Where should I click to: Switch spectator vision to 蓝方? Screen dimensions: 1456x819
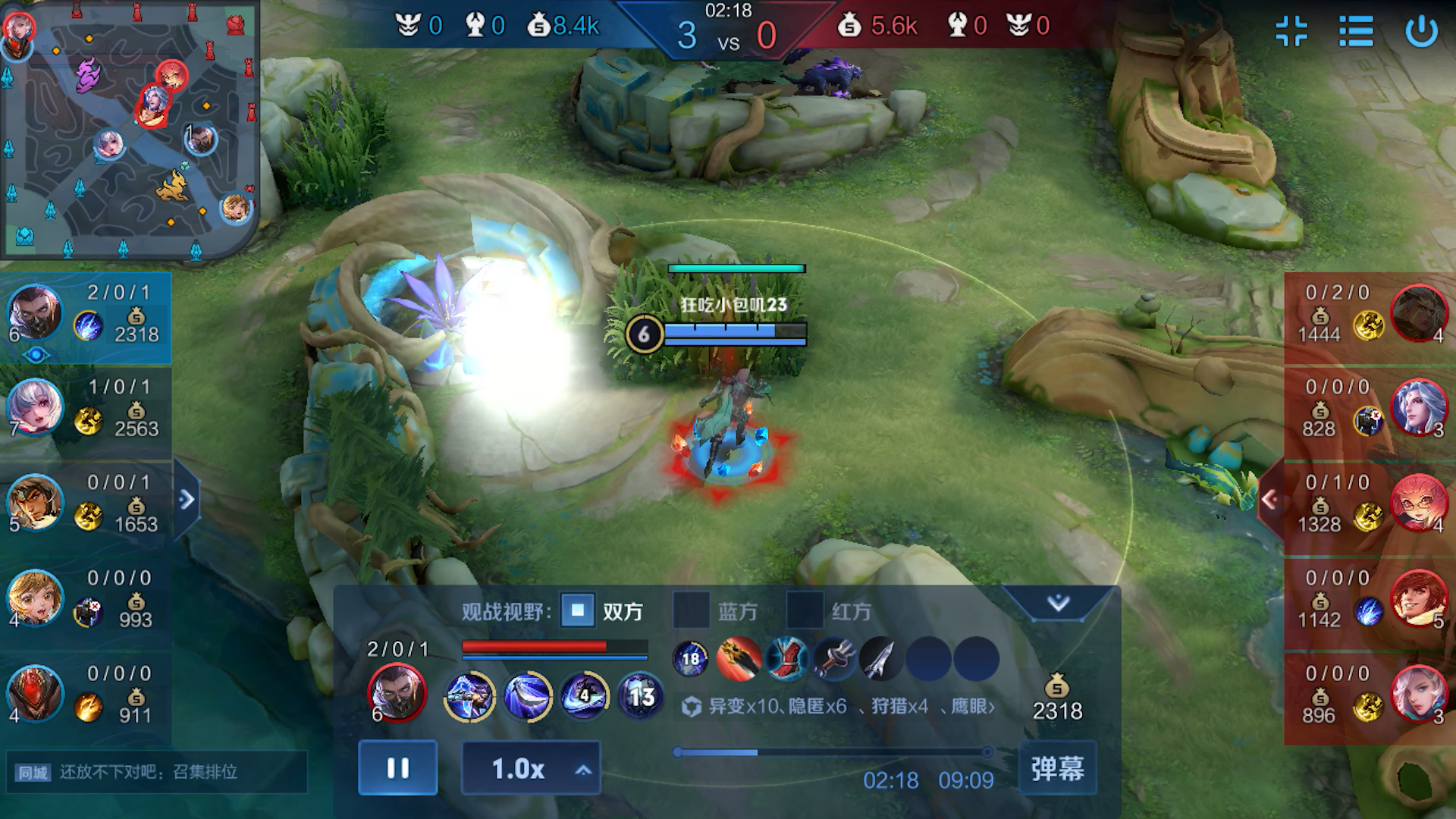pos(691,611)
